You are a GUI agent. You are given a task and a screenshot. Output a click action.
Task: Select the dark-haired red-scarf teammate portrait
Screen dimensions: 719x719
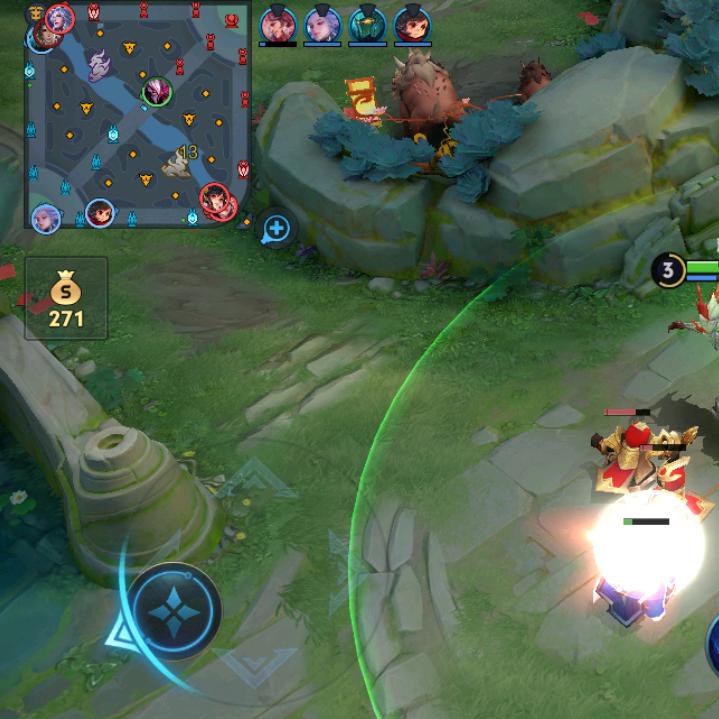tap(412, 24)
